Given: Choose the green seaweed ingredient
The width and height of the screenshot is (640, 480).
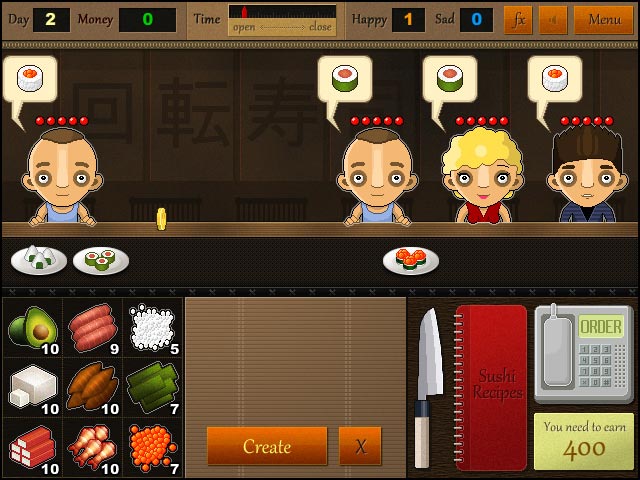Looking at the screenshot, I should pyautogui.click(x=152, y=385).
